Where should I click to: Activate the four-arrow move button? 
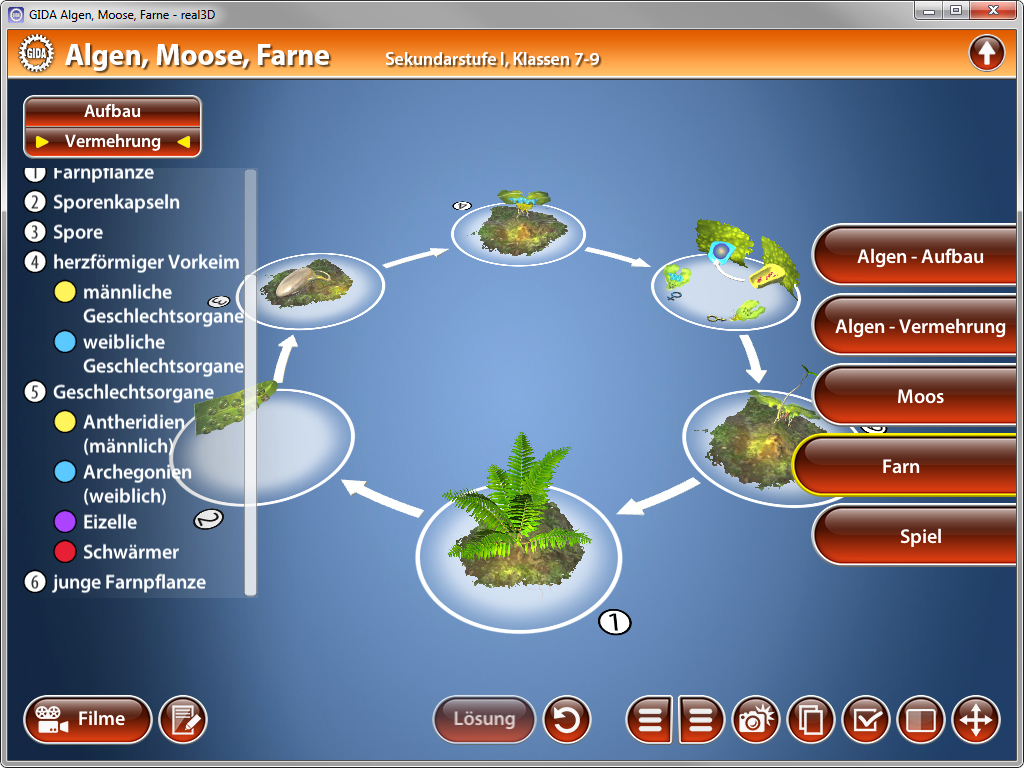[975, 719]
